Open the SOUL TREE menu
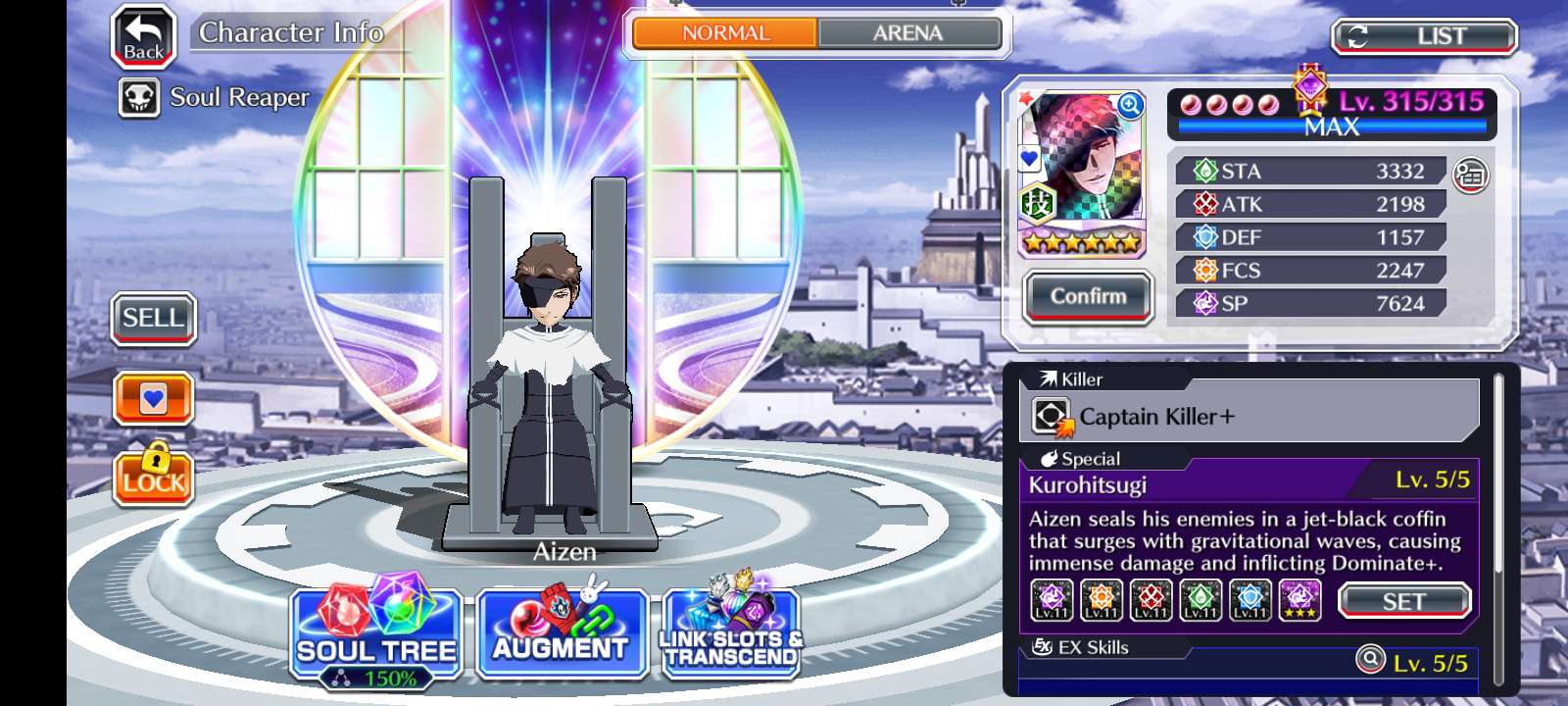 pos(376,634)
